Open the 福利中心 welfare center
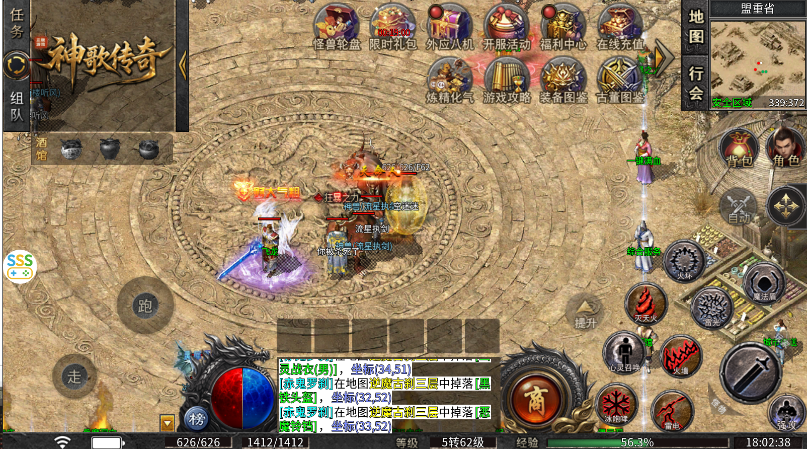Screen dimensions: 807x449 point(564,25)
